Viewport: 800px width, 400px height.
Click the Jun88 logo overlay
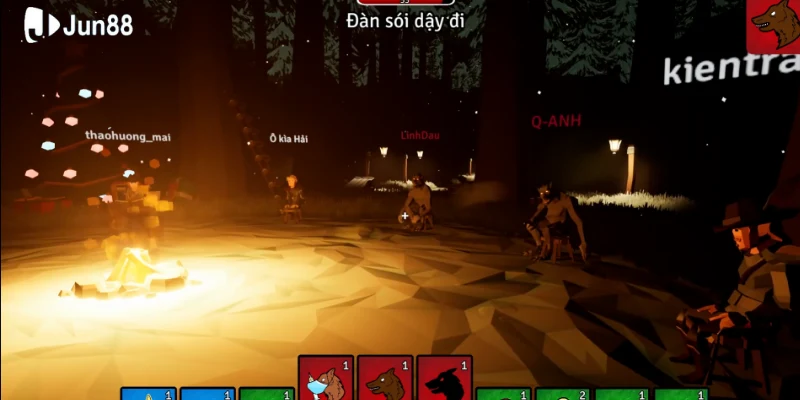(78, 24)
